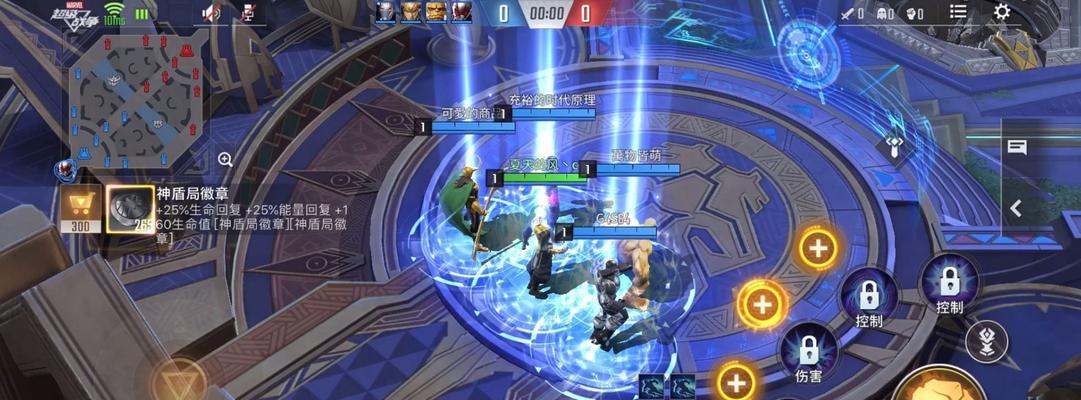Toggle the microphone voice icon
This screenshot has width=1081, height=400.
click(x=249, y=13)
